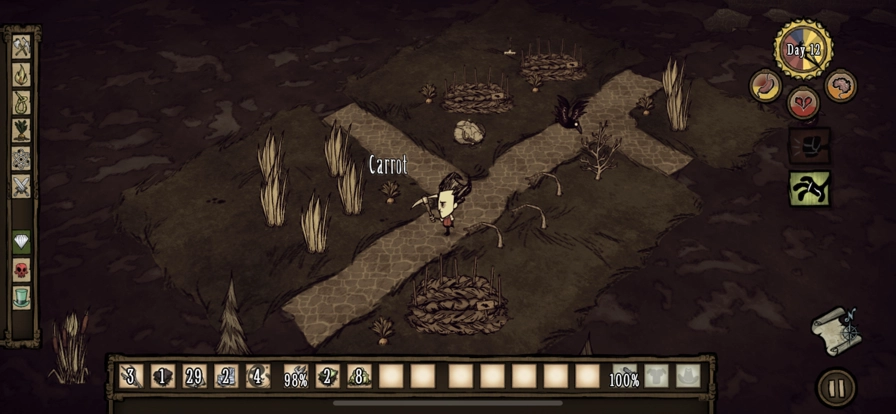
Task: Open the Science tab with atom icon
Action: (x=21, y=158)
